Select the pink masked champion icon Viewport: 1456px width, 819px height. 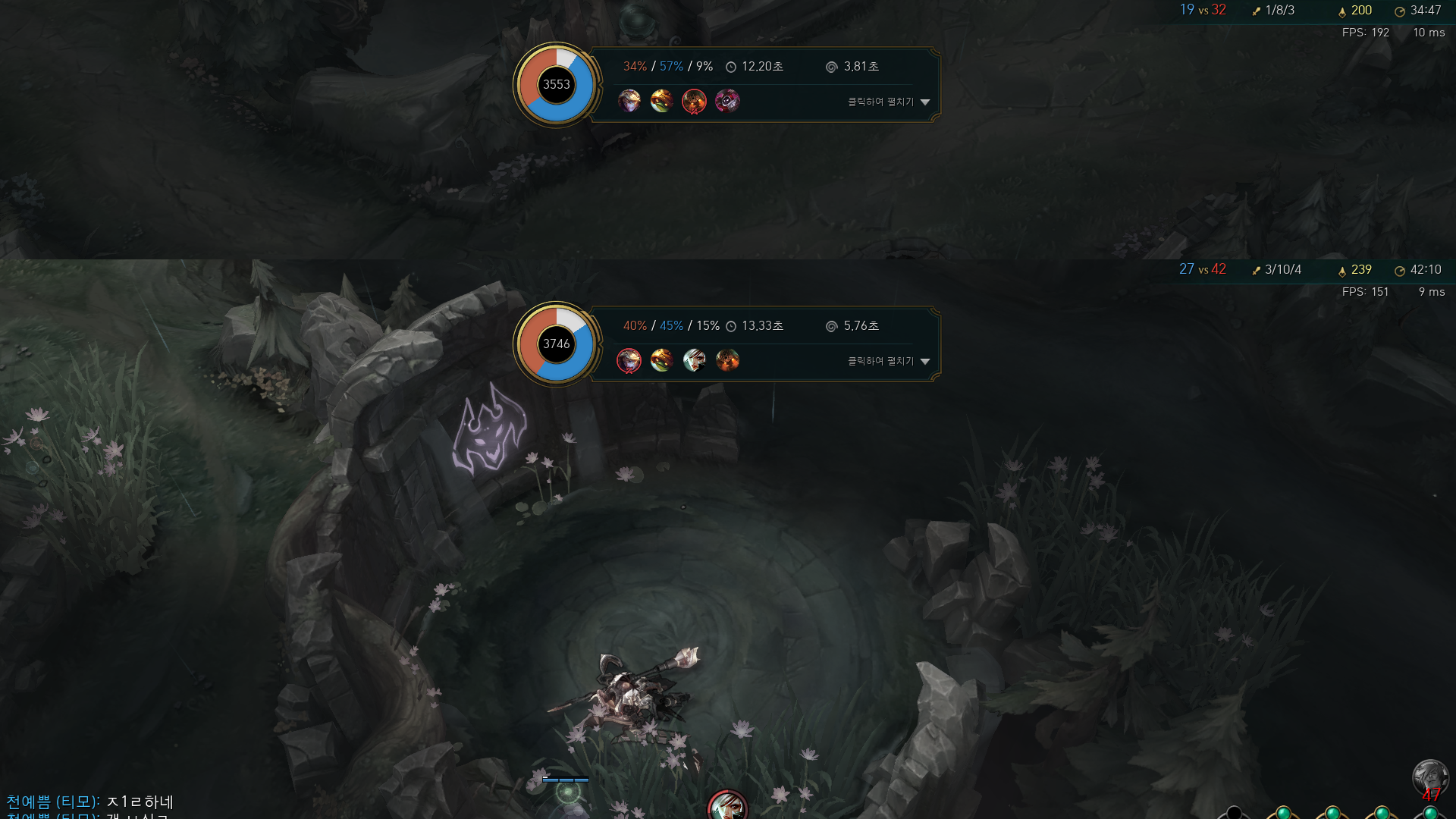point(726,101)
